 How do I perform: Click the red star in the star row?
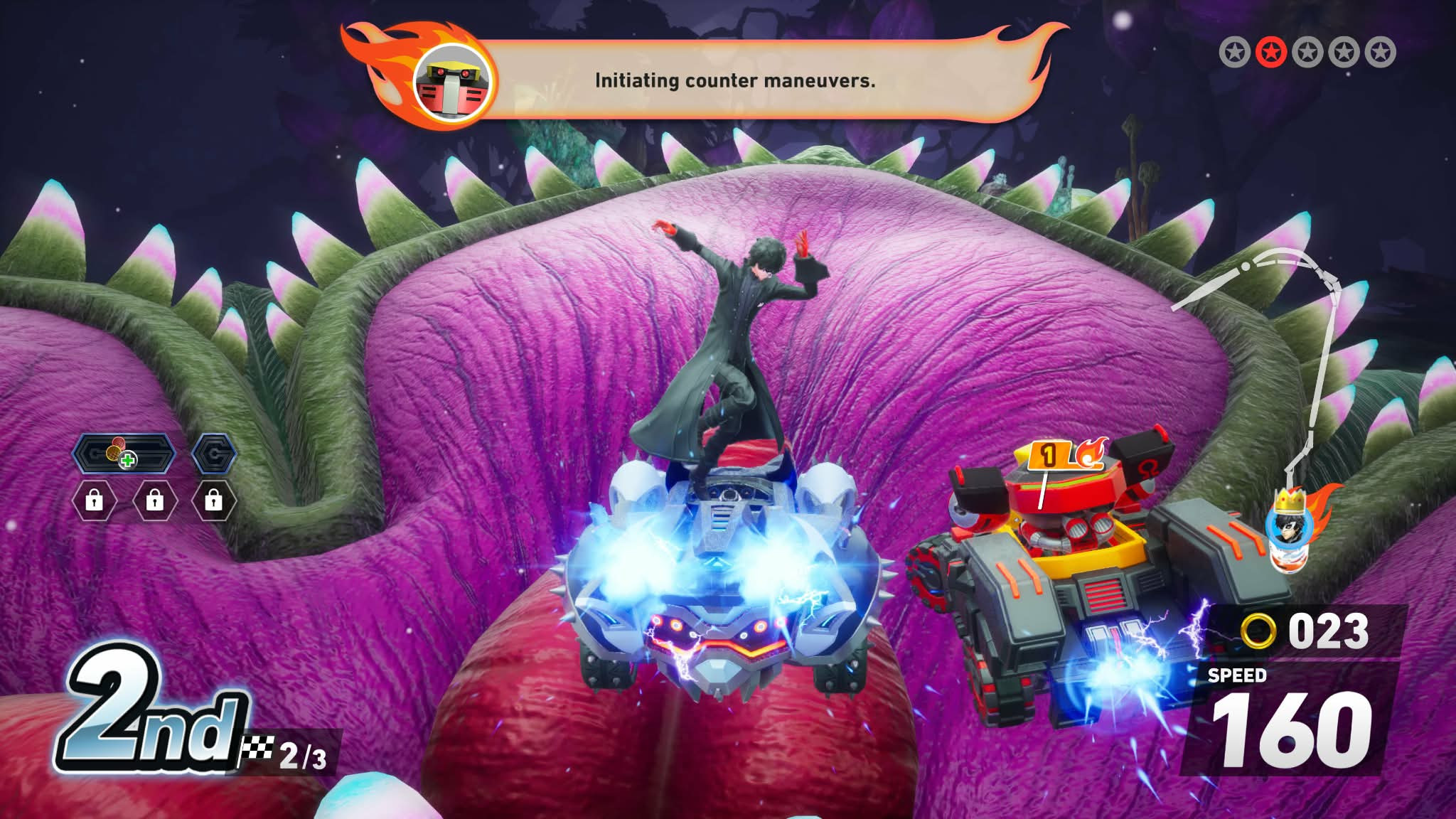1270,53
